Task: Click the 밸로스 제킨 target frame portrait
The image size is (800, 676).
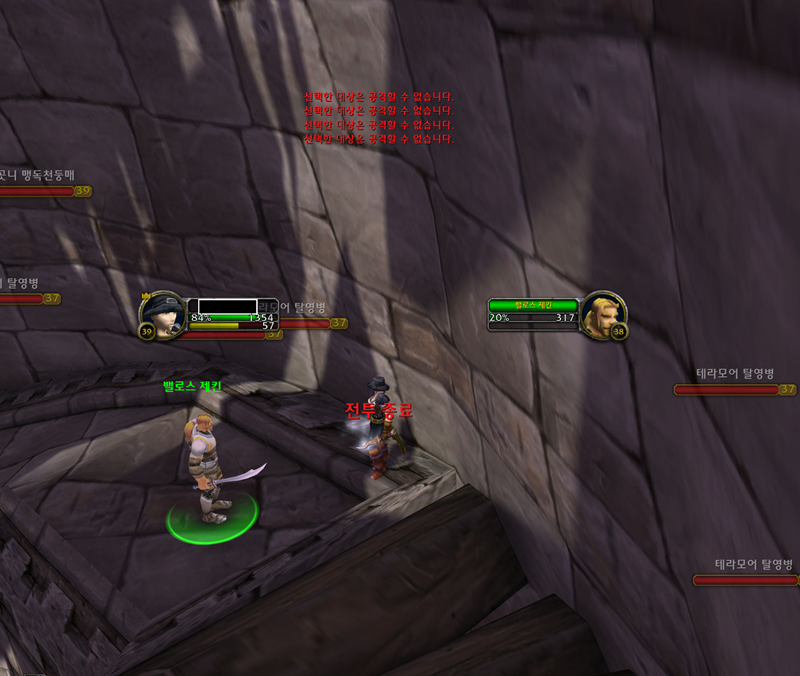Action: tap(603, 314)
